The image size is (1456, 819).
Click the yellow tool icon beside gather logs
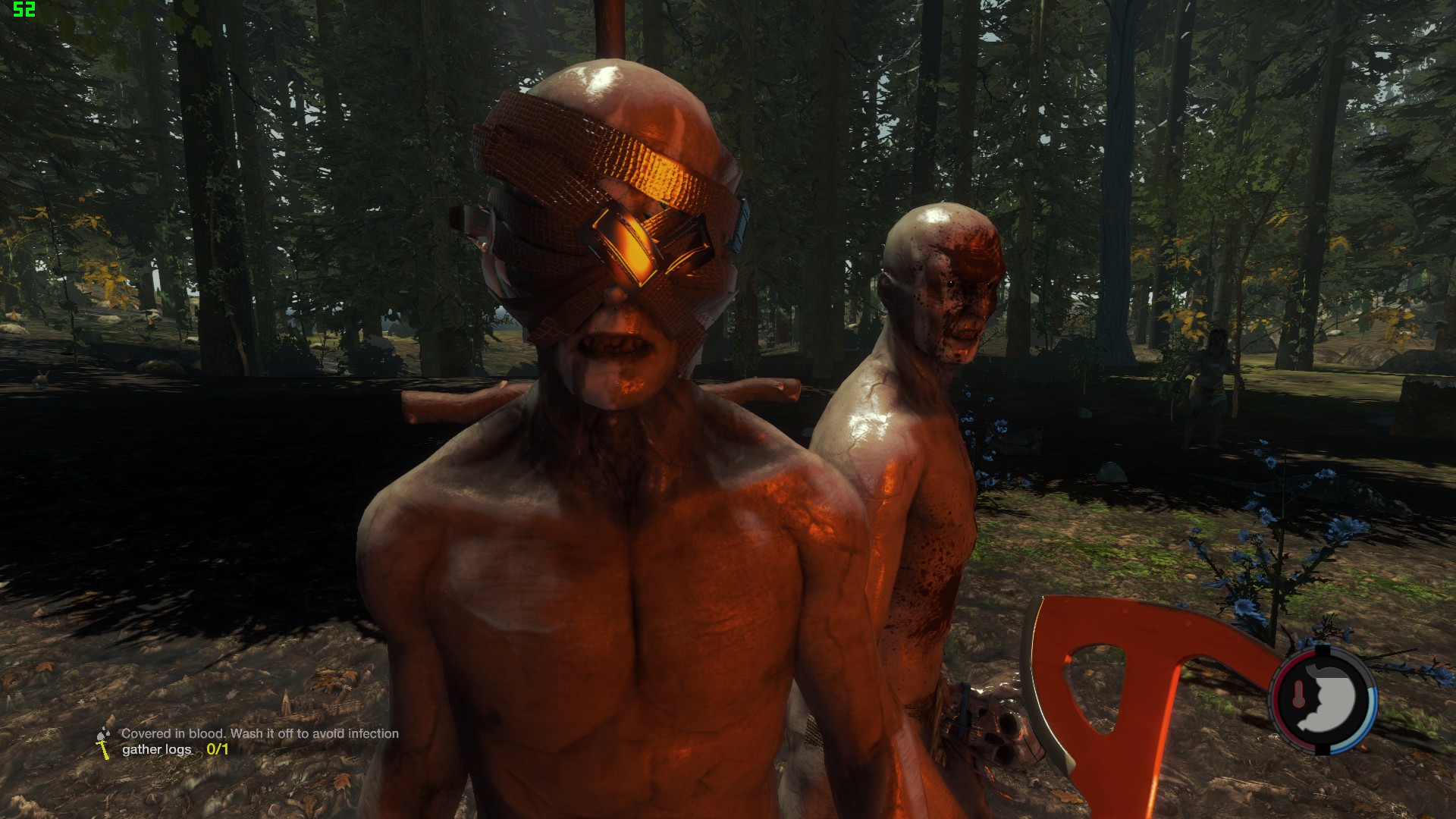tap(102, 749)
